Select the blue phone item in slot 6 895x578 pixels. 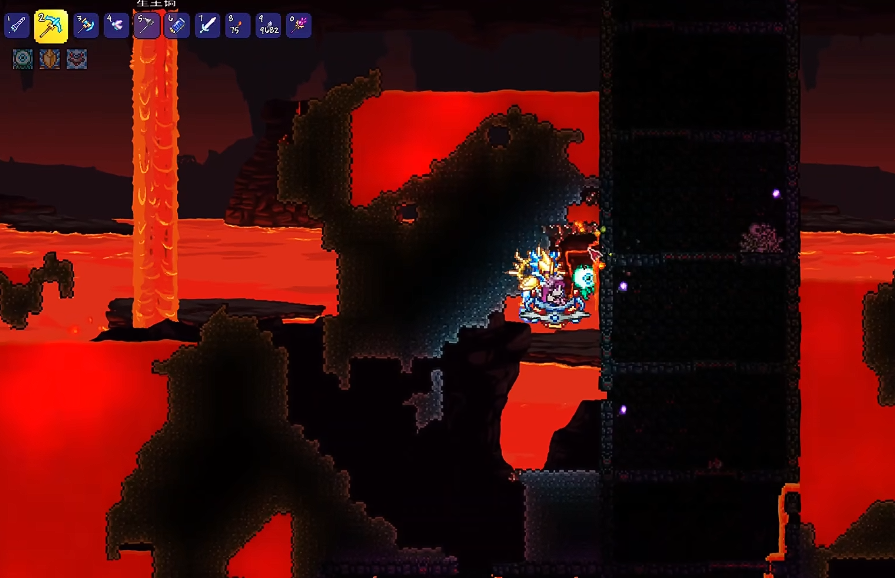pyautogui.click(x=177, y=25)
